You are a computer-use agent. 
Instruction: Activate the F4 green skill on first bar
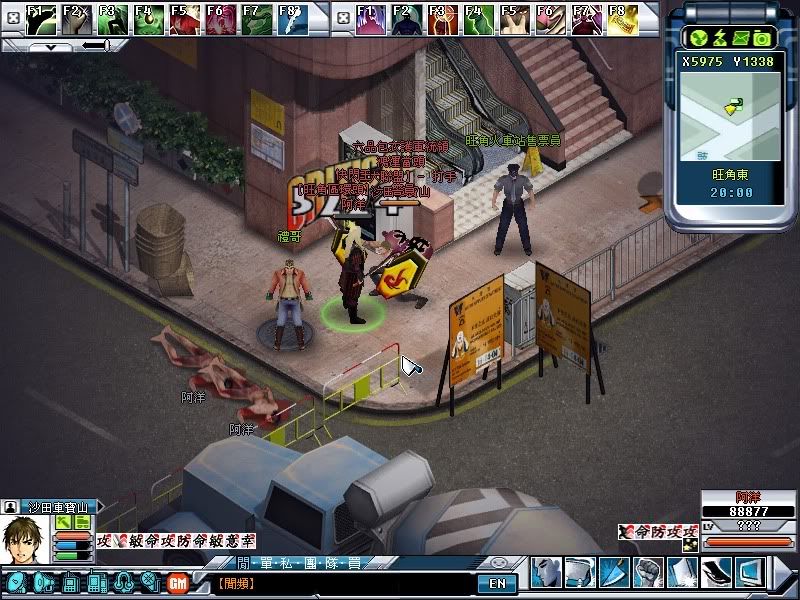click(x=148, y=18)
